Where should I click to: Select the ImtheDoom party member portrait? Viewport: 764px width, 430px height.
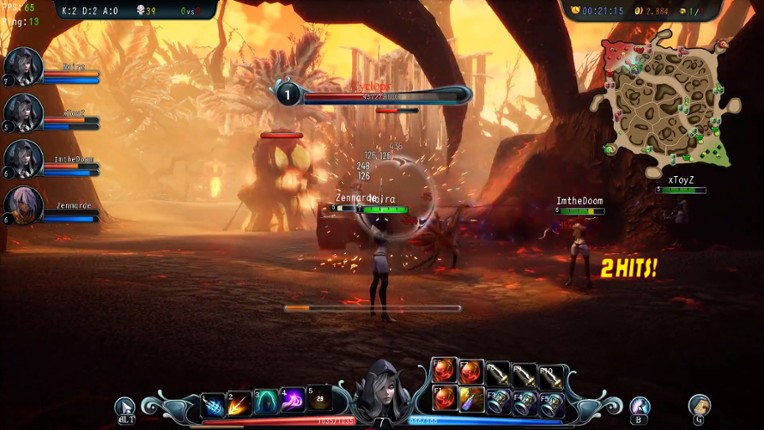(23, 158)
